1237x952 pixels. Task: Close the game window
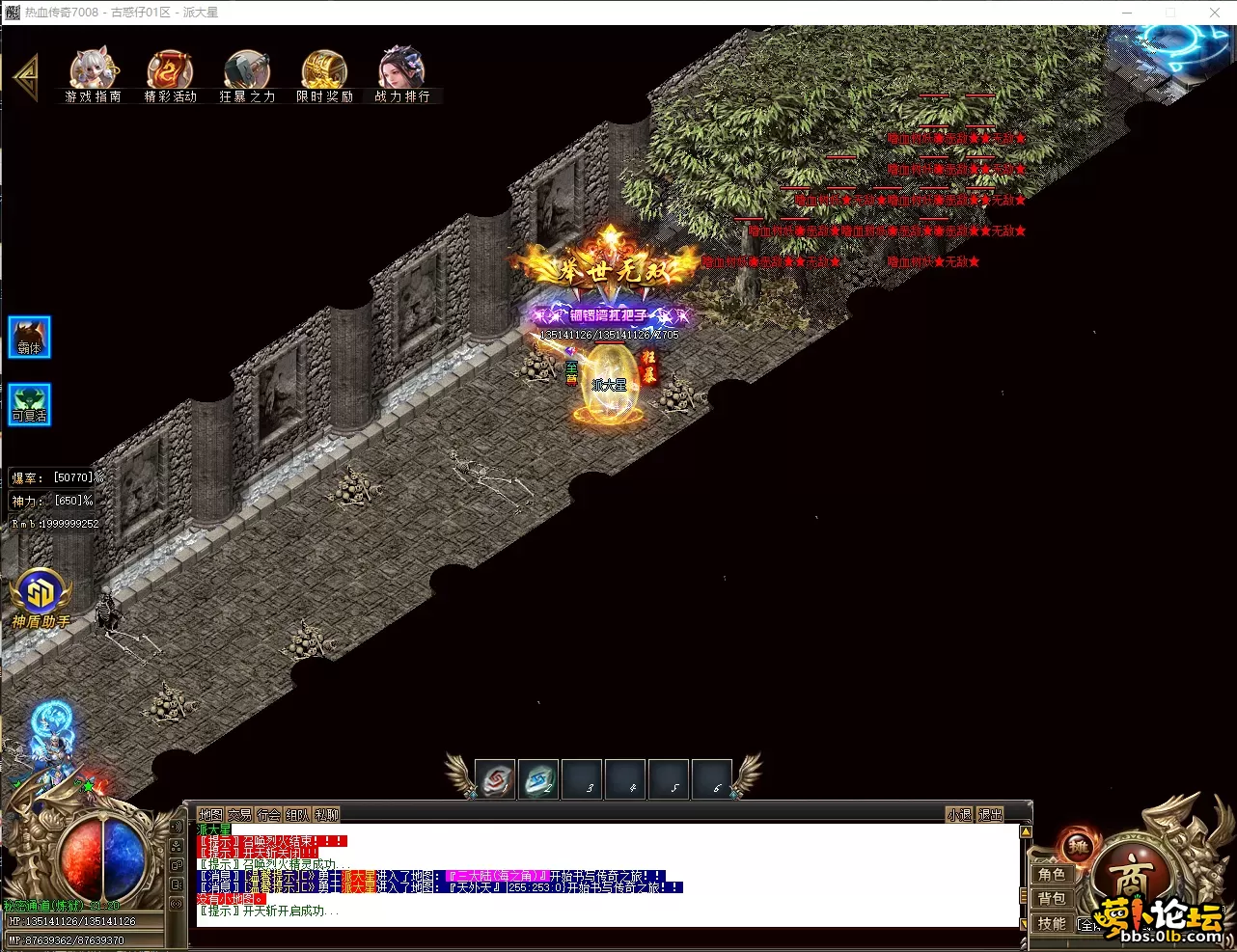pyautogui.click(x=1215, y=13)
